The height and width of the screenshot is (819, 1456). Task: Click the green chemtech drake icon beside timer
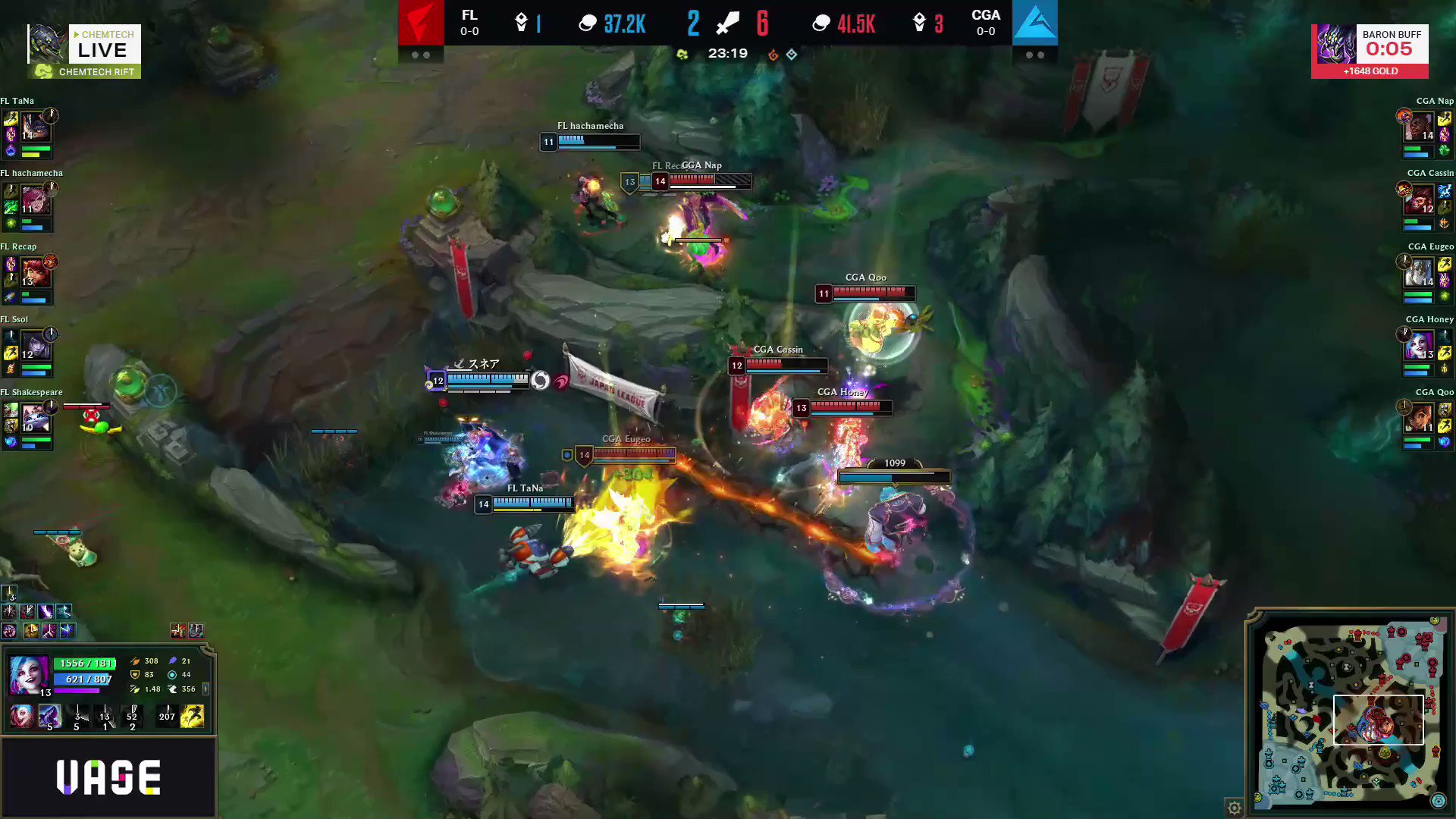pos(683,53)
